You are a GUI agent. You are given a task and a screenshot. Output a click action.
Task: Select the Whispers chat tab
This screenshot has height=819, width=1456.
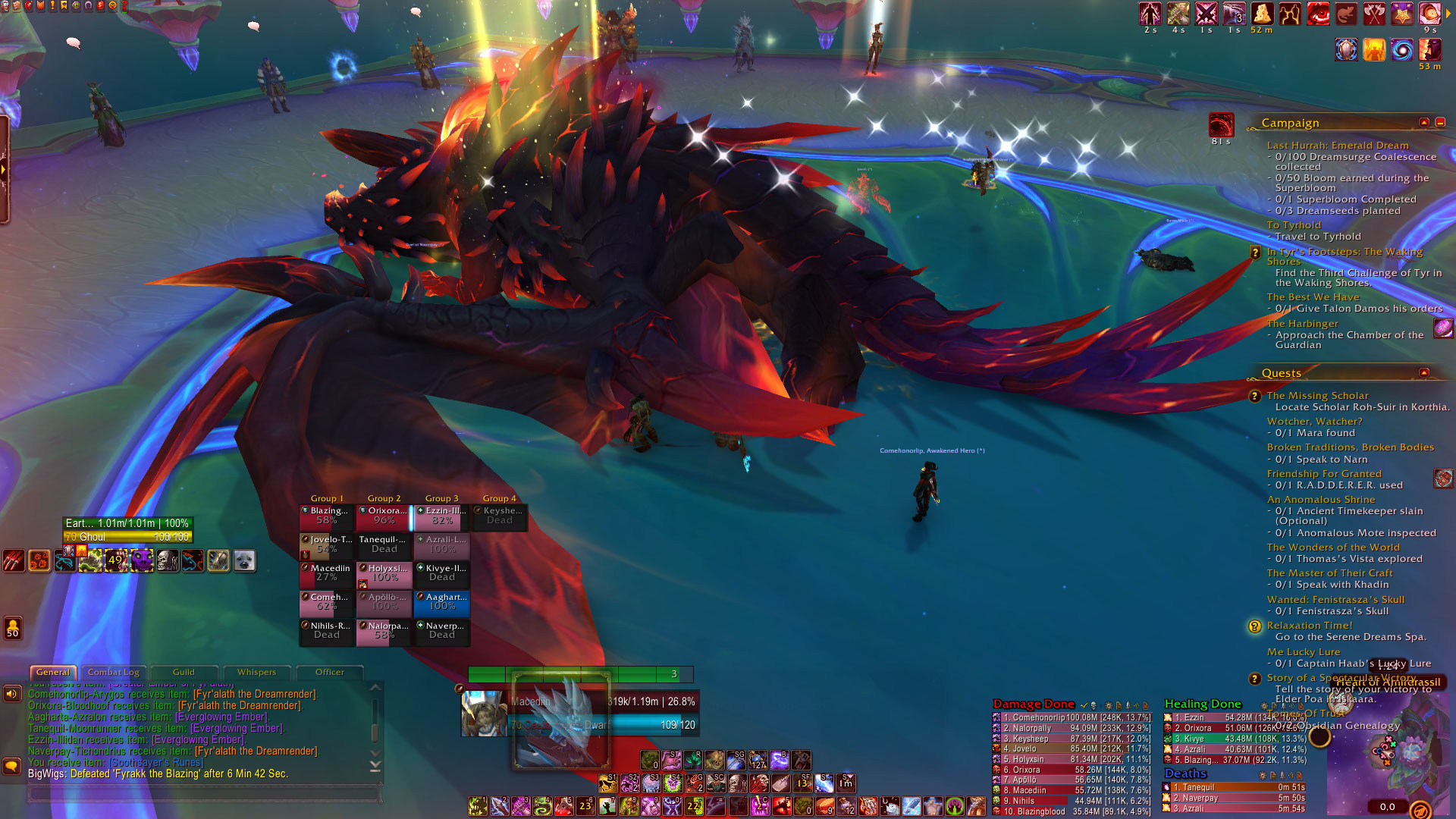[256, 673]
